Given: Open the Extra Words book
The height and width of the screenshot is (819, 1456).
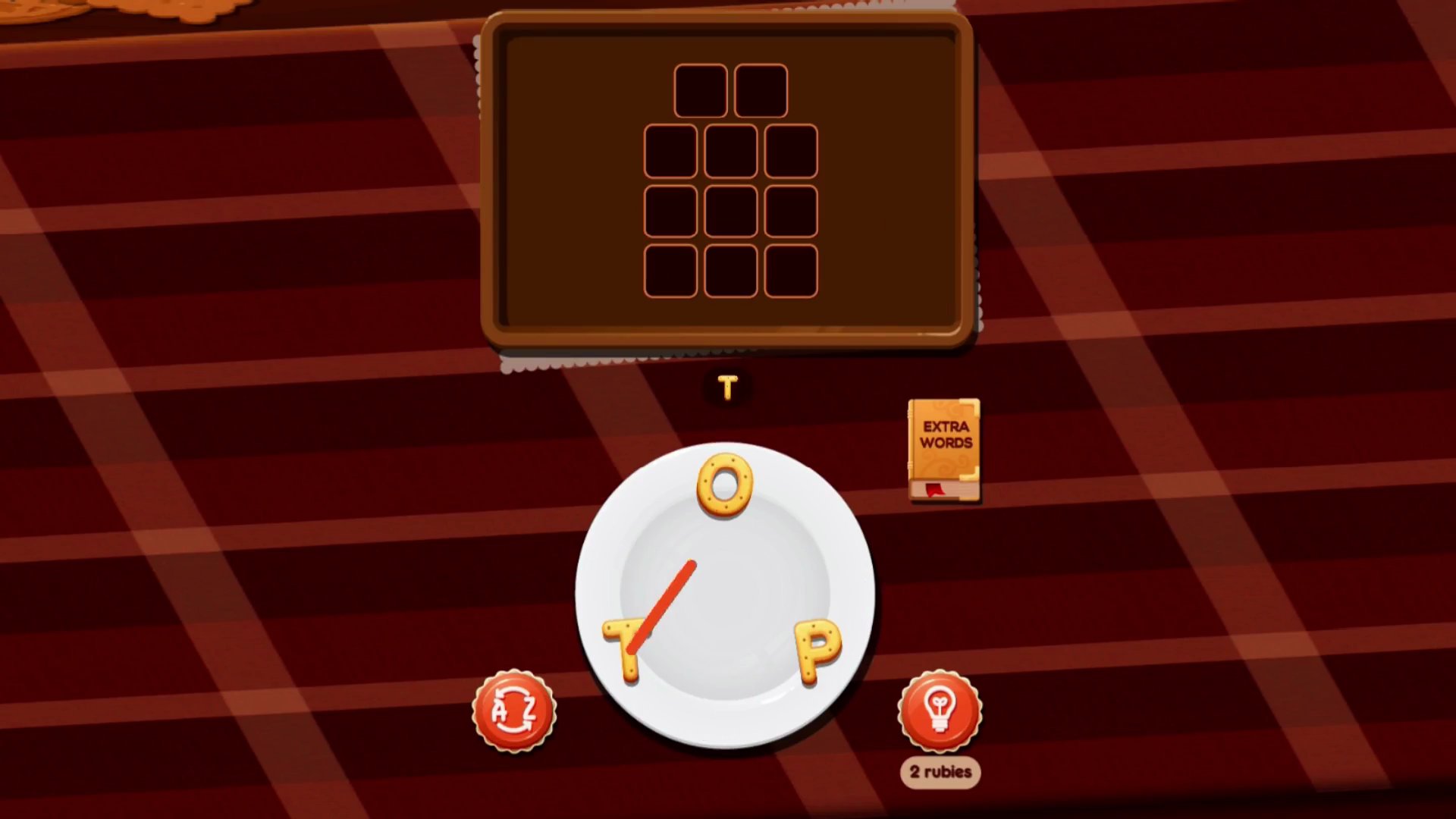Looking at the screenshot, I should click(942, 447).
